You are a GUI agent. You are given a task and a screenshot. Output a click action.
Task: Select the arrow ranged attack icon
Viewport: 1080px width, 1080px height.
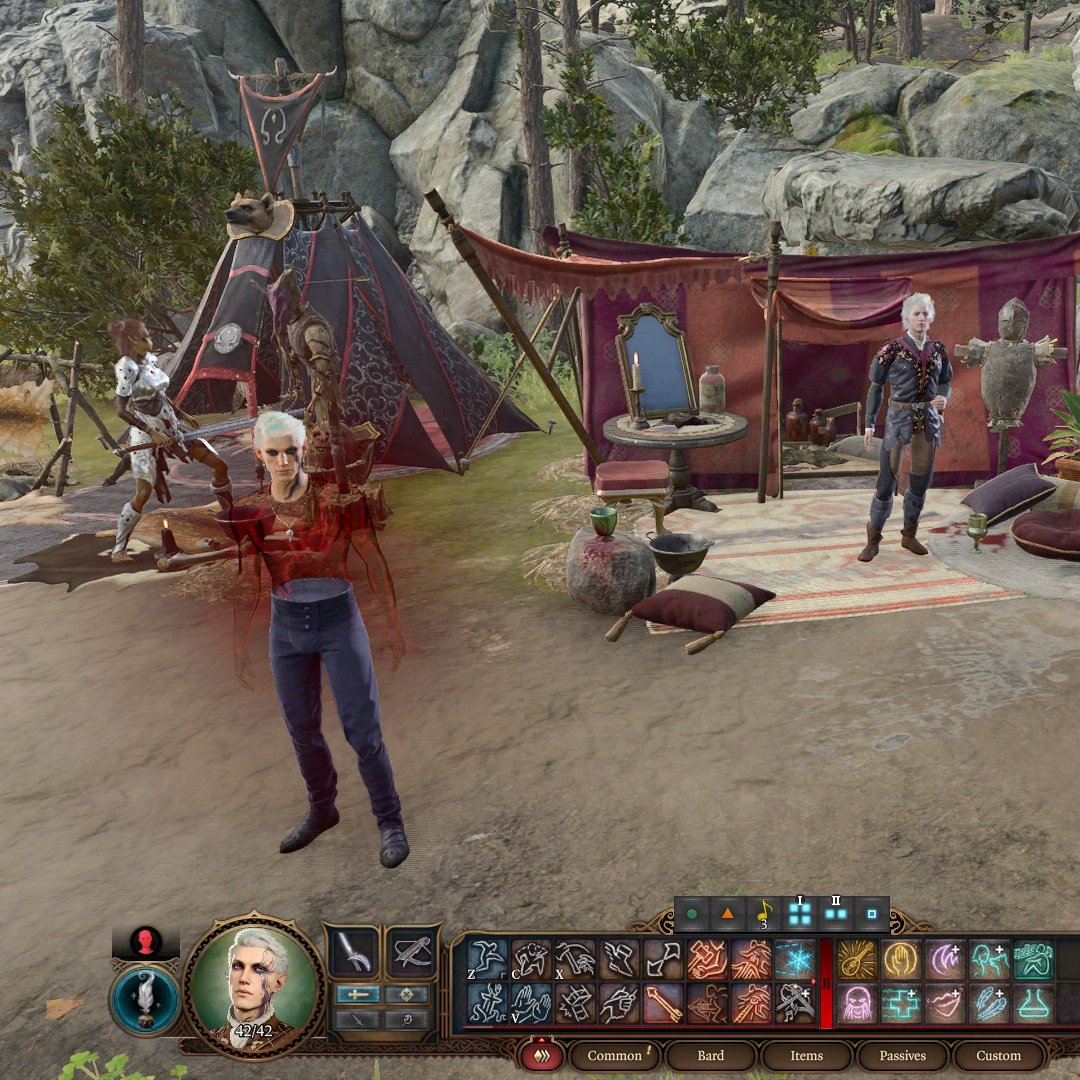click(663, 1003)
